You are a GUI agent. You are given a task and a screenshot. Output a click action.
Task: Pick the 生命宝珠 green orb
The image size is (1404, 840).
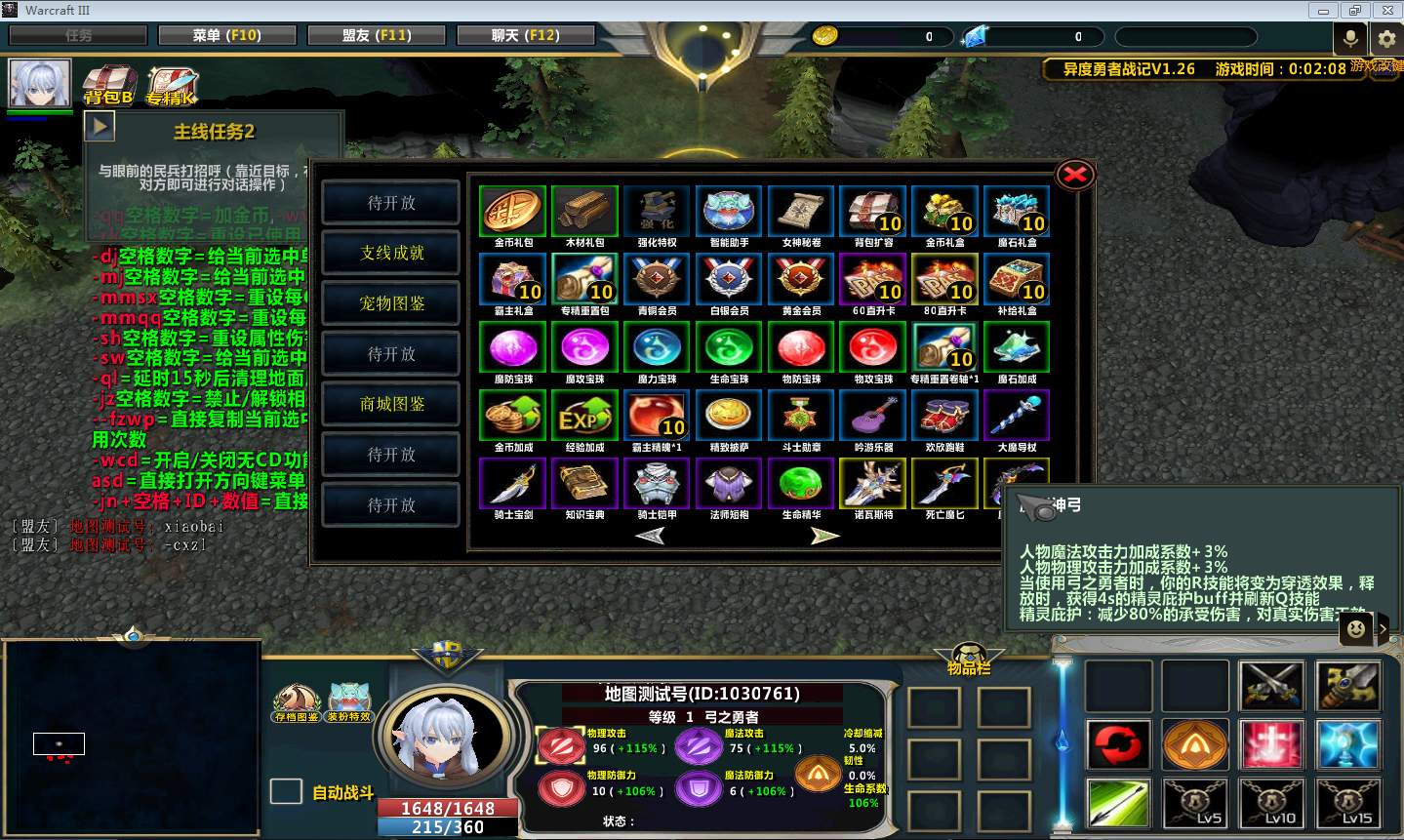tap(729, 347)
